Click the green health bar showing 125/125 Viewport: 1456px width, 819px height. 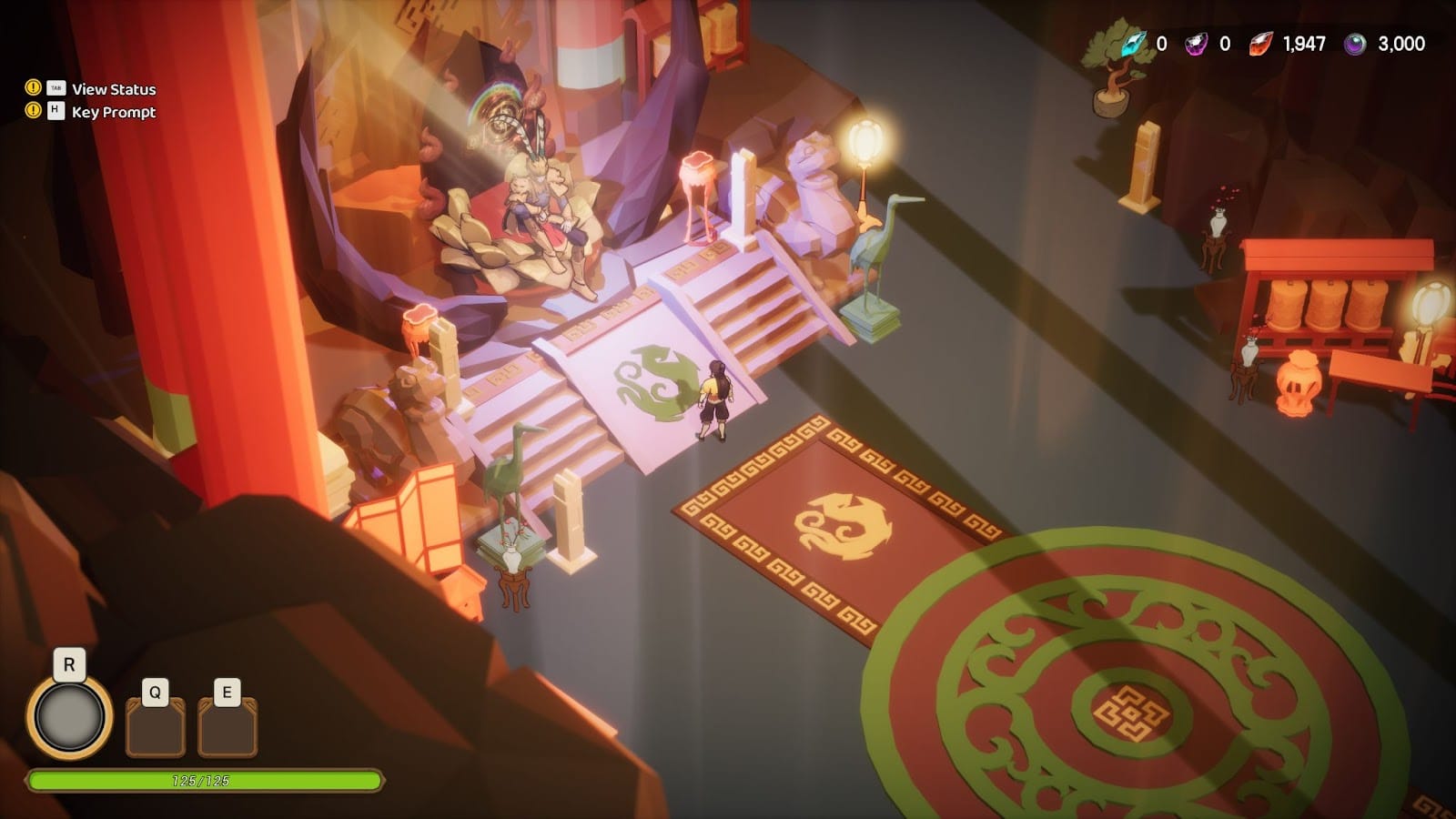(205, 779)
